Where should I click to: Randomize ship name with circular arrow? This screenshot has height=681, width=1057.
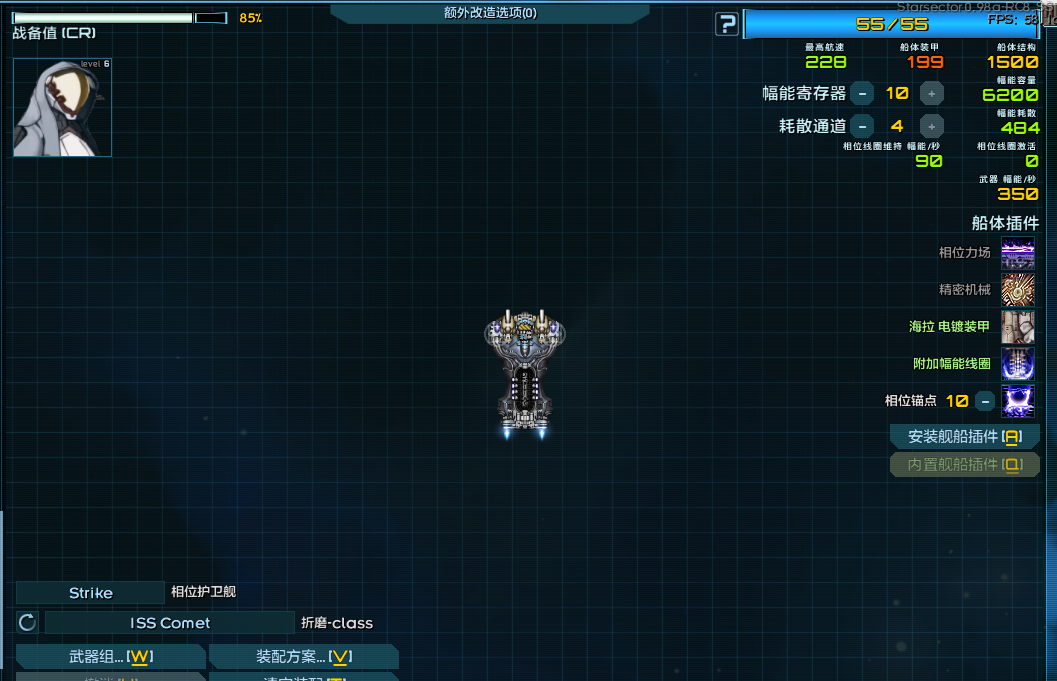pos(28,623)
